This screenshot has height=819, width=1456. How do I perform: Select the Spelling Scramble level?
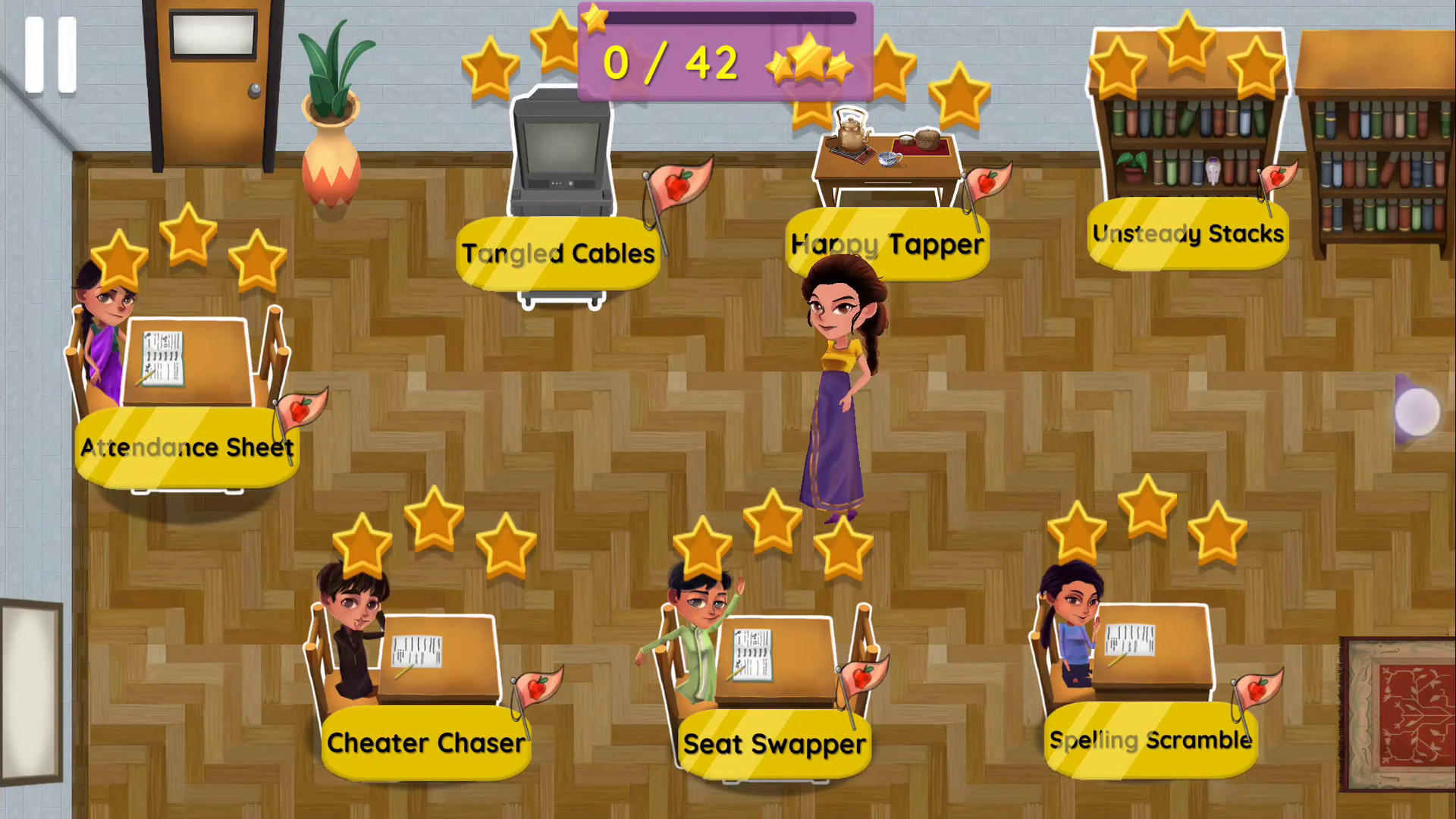(x=1150, y=740)
